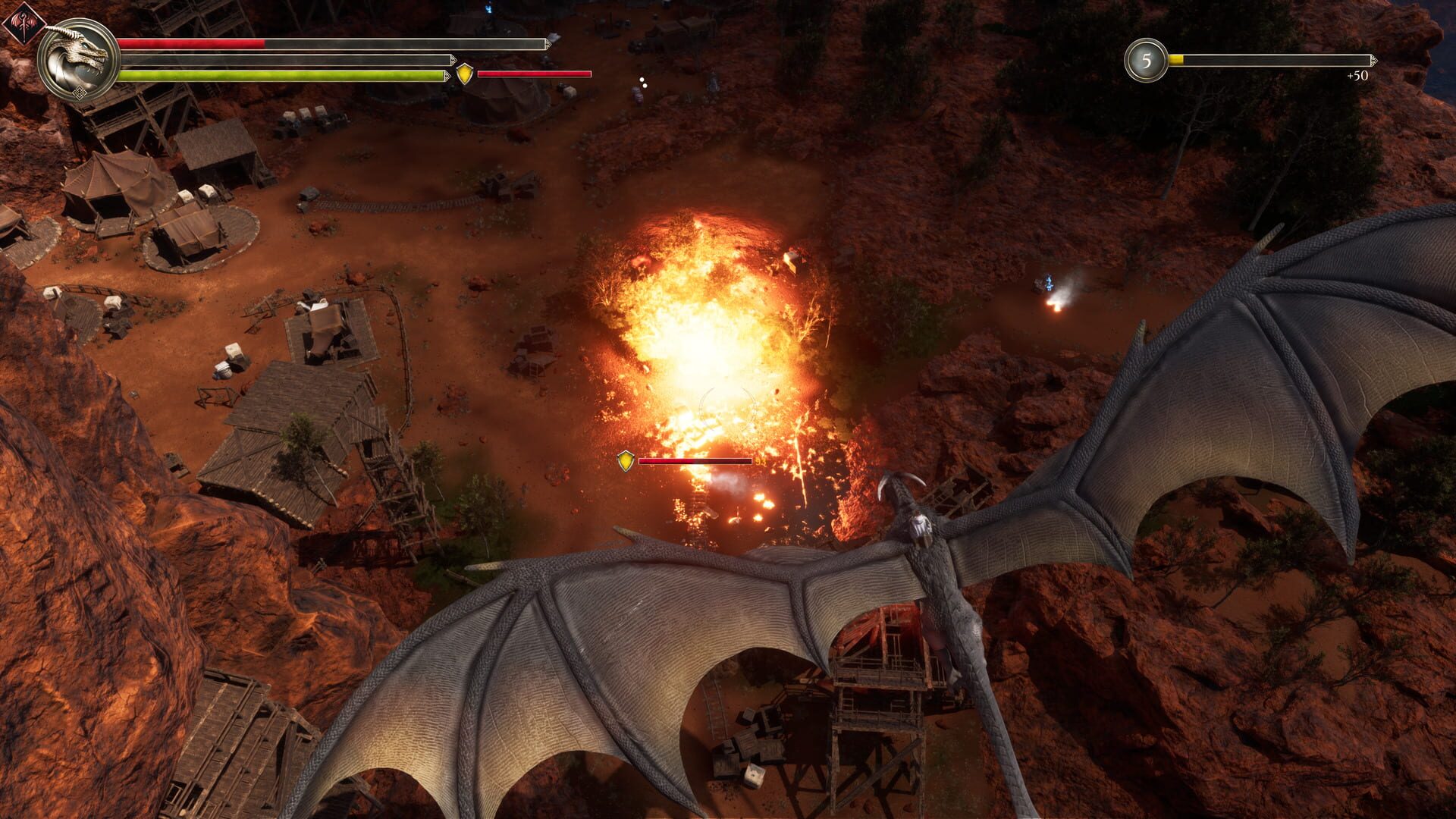Viewport: 1456px width, 819px height.
Task: Click the shield icon on the enemy health bar
Action: click(x=626, y=461)
